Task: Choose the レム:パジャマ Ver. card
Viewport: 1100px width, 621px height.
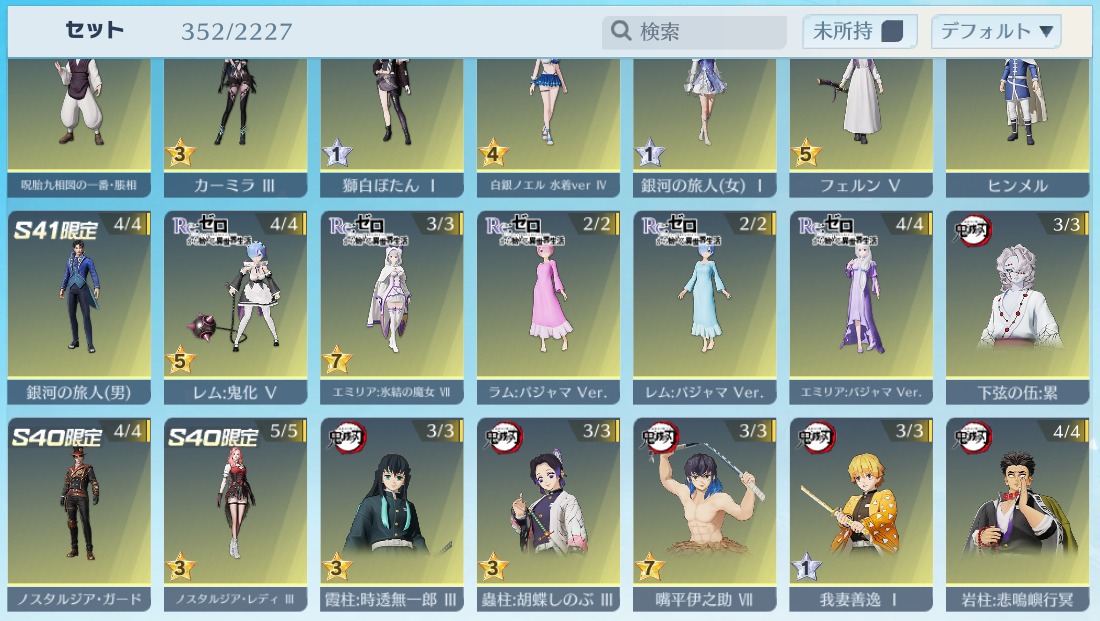Action: (x=705, y=305)
